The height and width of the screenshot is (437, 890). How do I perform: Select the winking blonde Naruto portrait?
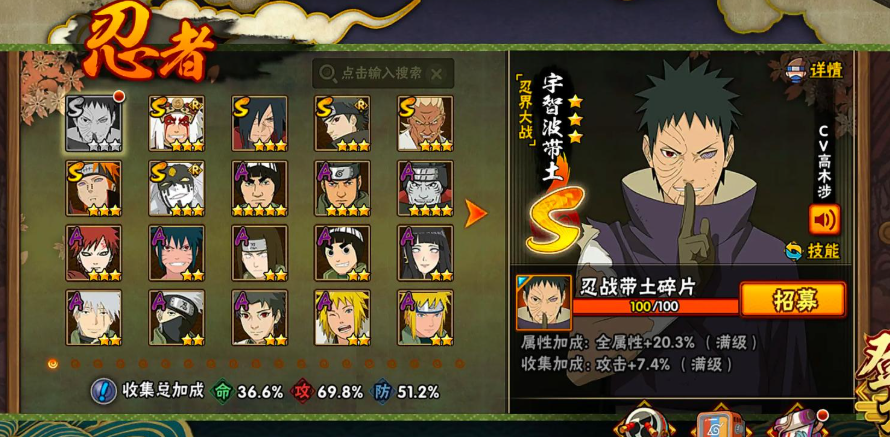tap(342, 318)
